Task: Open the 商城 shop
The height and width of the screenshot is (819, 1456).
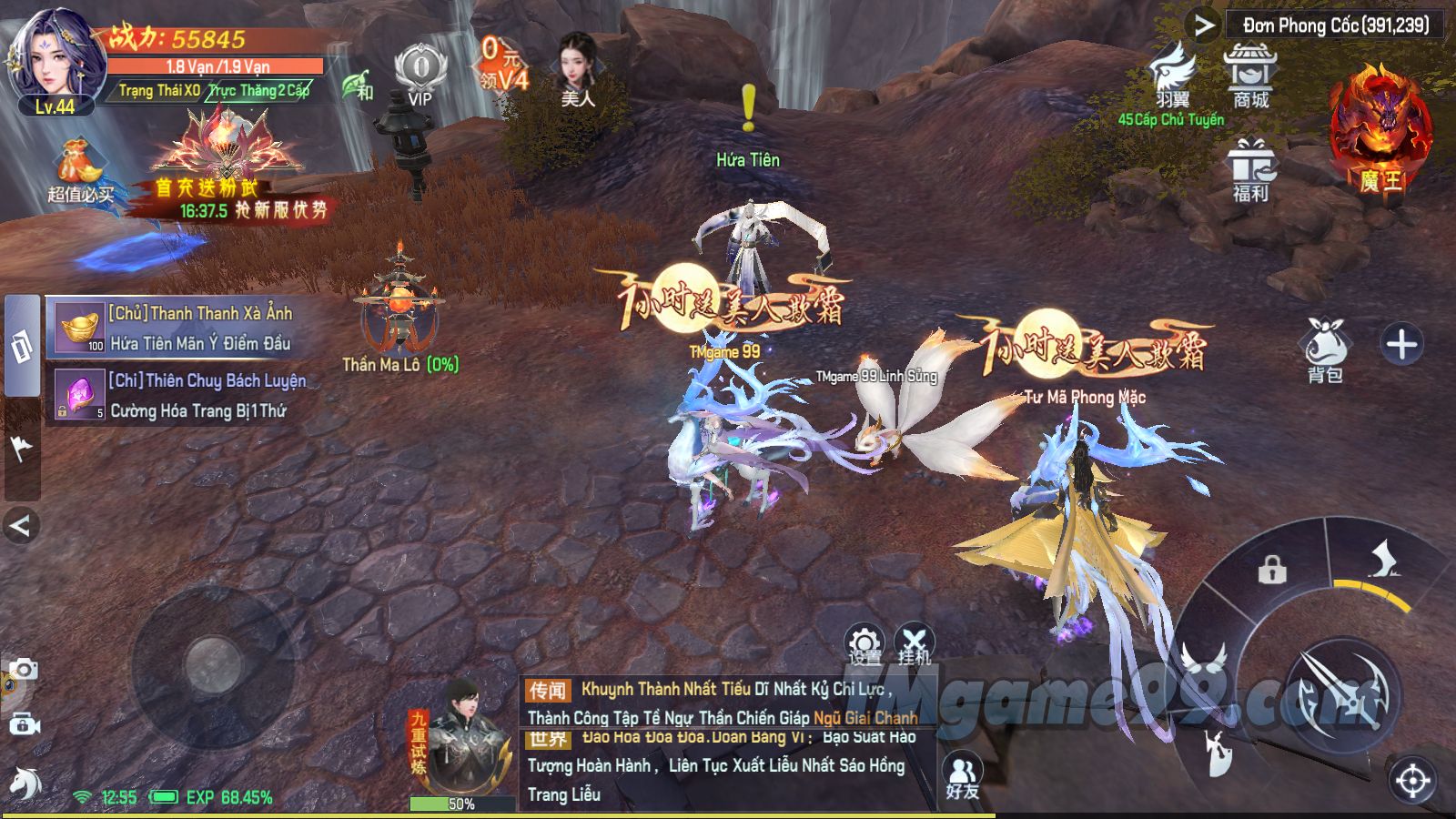Action: coord(1250,75)
